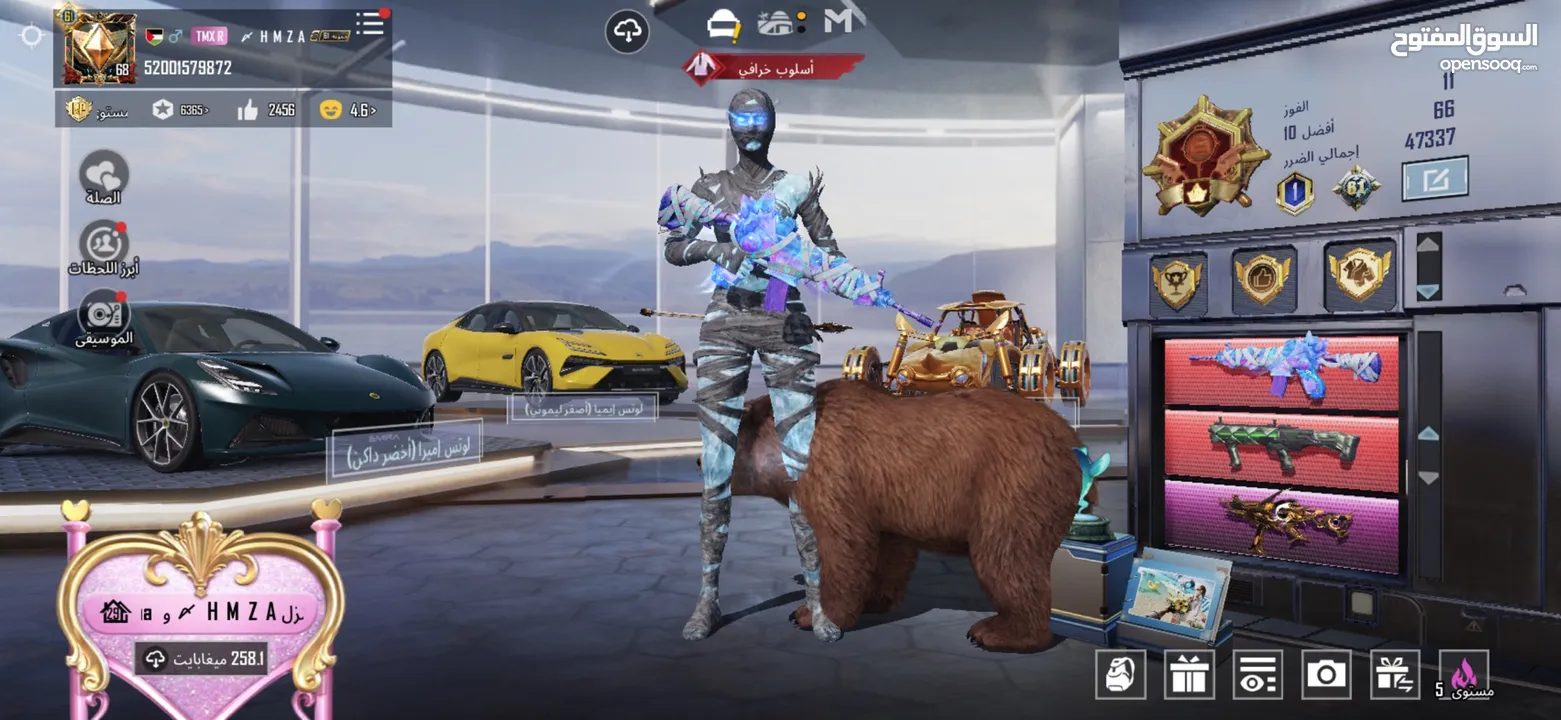
Task: Open the list menu beside the player name
Action: point(371,24)
